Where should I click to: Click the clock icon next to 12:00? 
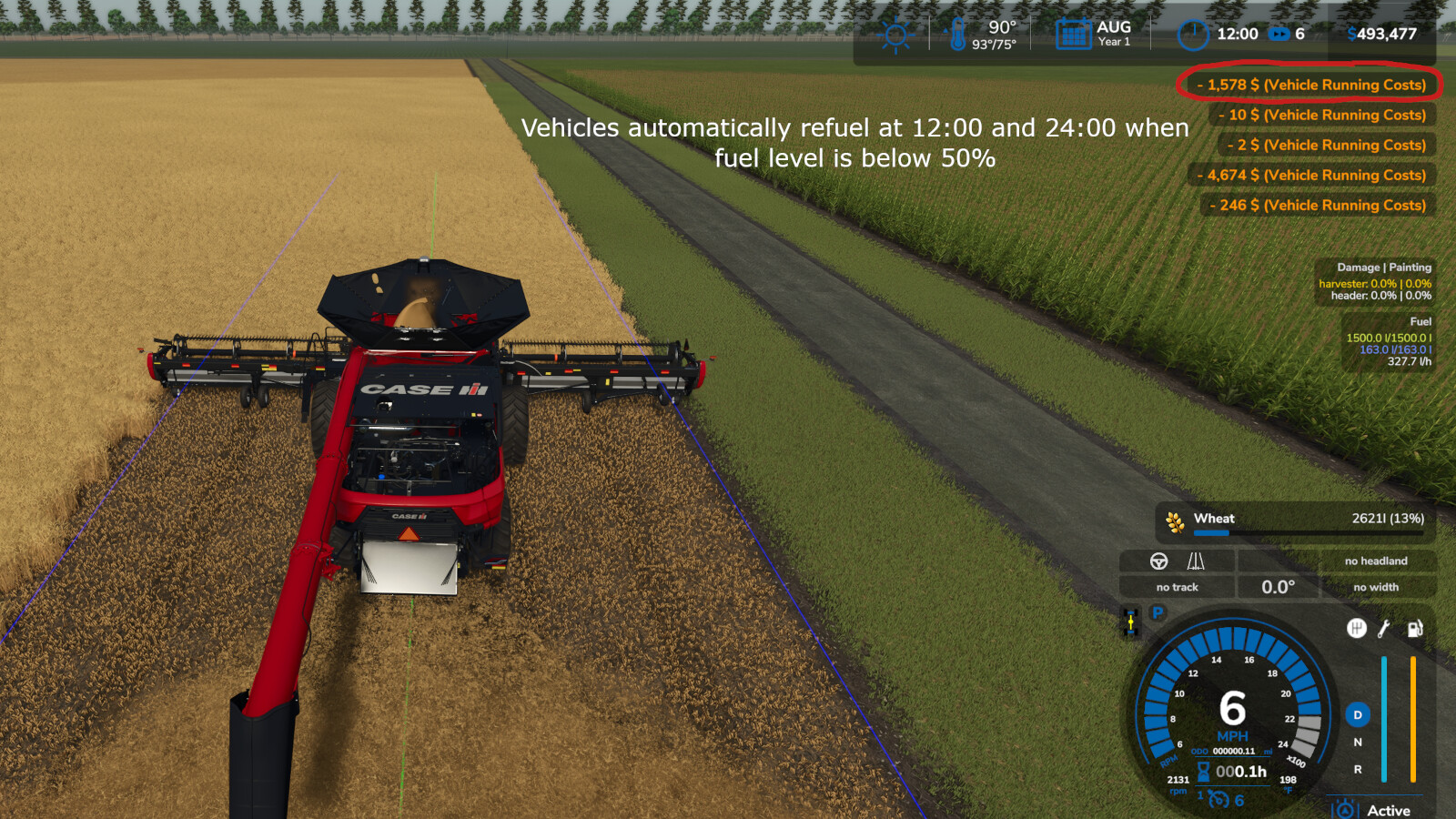point(1192,34)
